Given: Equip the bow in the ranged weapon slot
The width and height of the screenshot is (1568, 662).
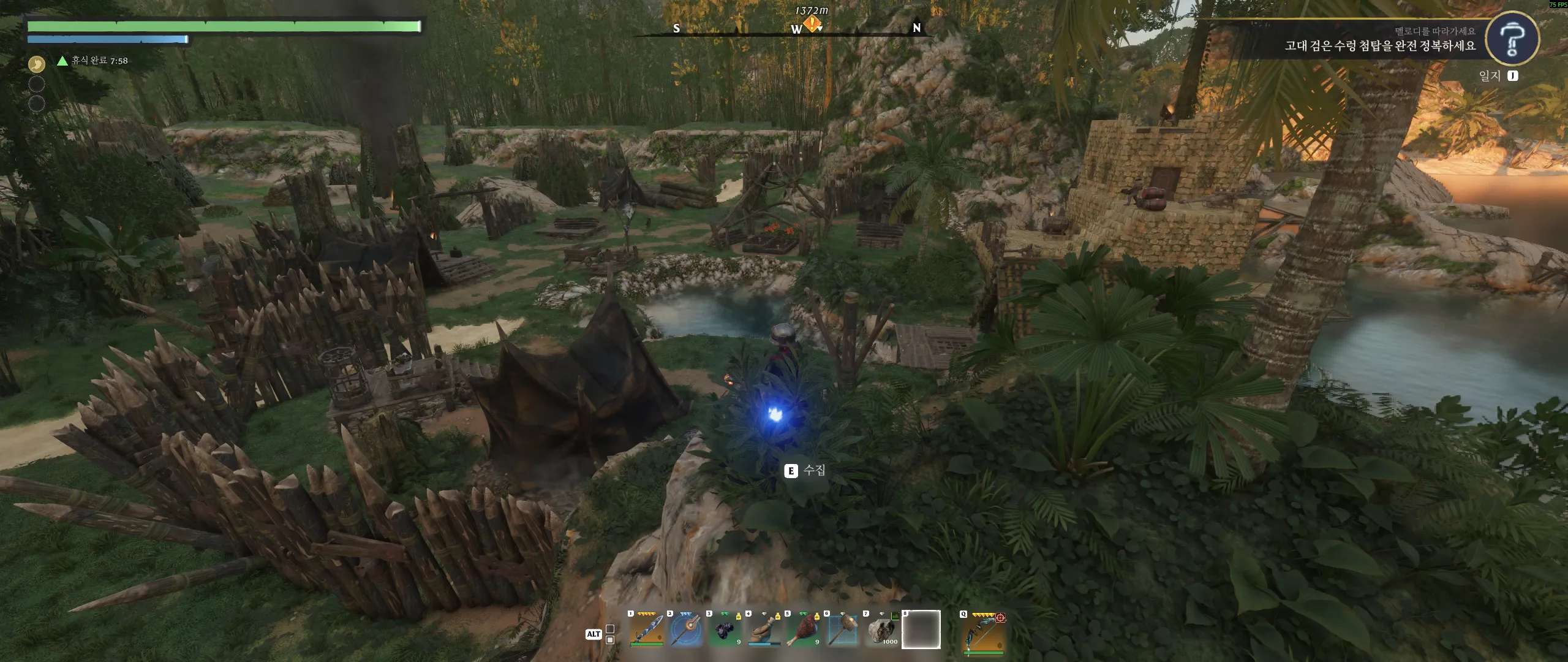Looking at the screenshot, I should tap(984, 631).
